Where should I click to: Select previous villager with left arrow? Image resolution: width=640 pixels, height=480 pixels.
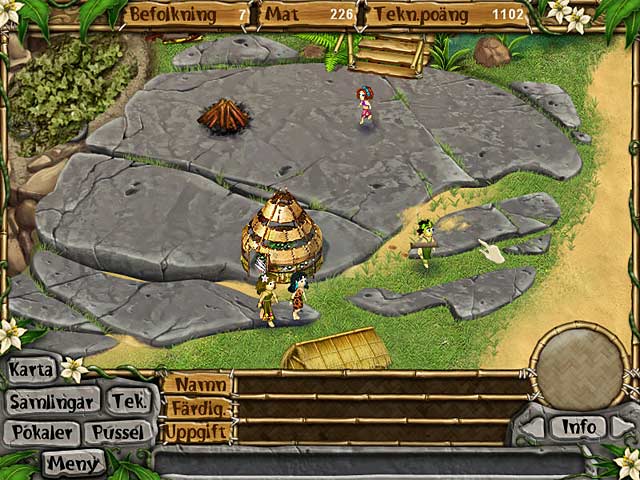[534, 427]
